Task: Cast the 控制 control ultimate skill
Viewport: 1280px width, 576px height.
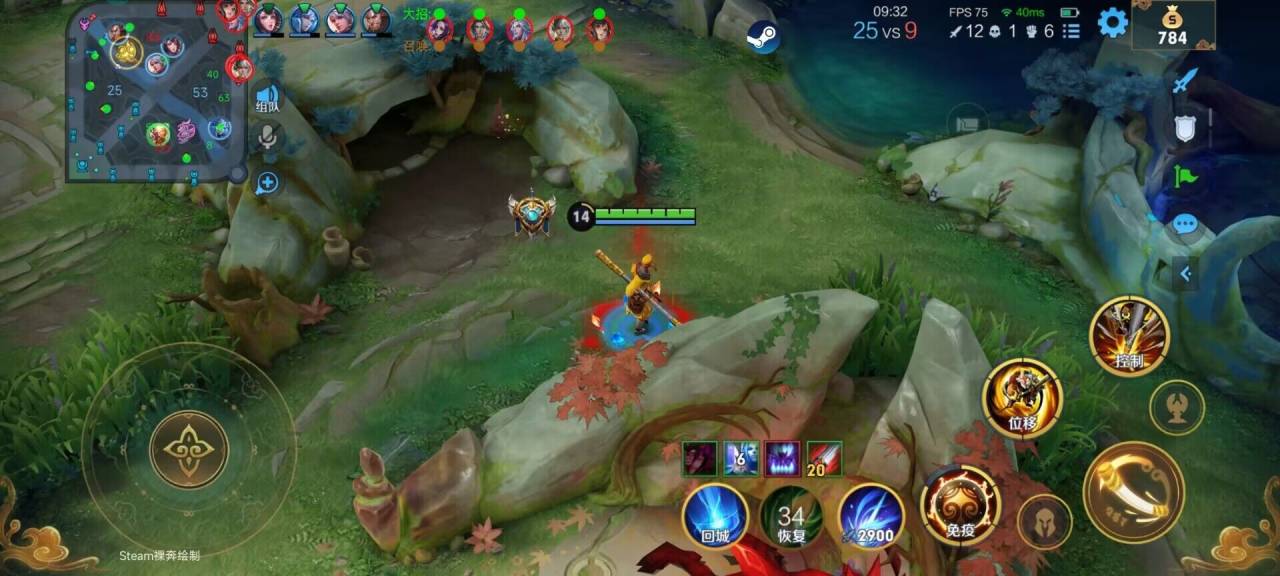Action: point(1129,336)
